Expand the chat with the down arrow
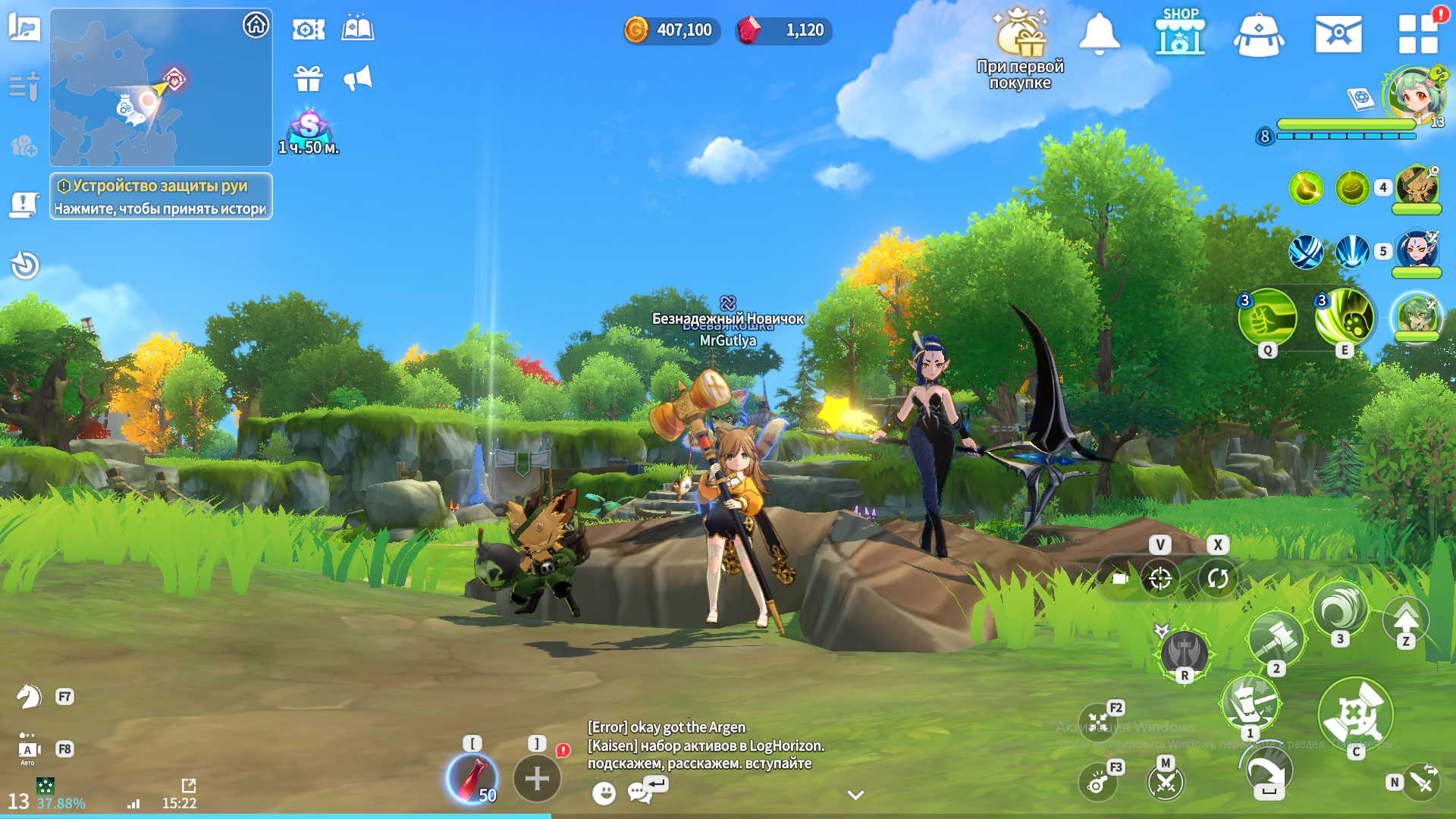The image size is (1456, 819). click(x=855, y=795)
